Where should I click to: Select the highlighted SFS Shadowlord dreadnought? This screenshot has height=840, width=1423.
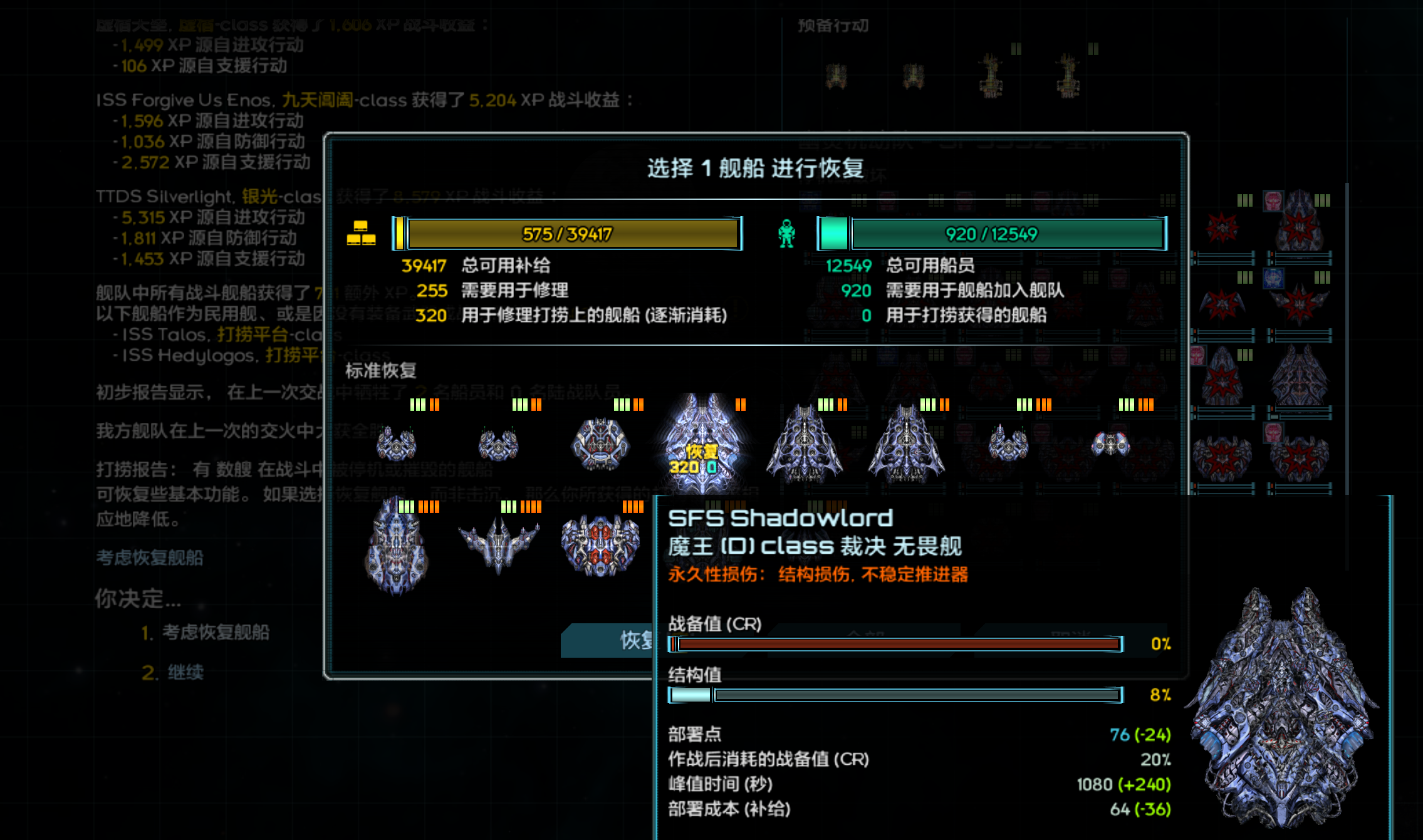703,443
